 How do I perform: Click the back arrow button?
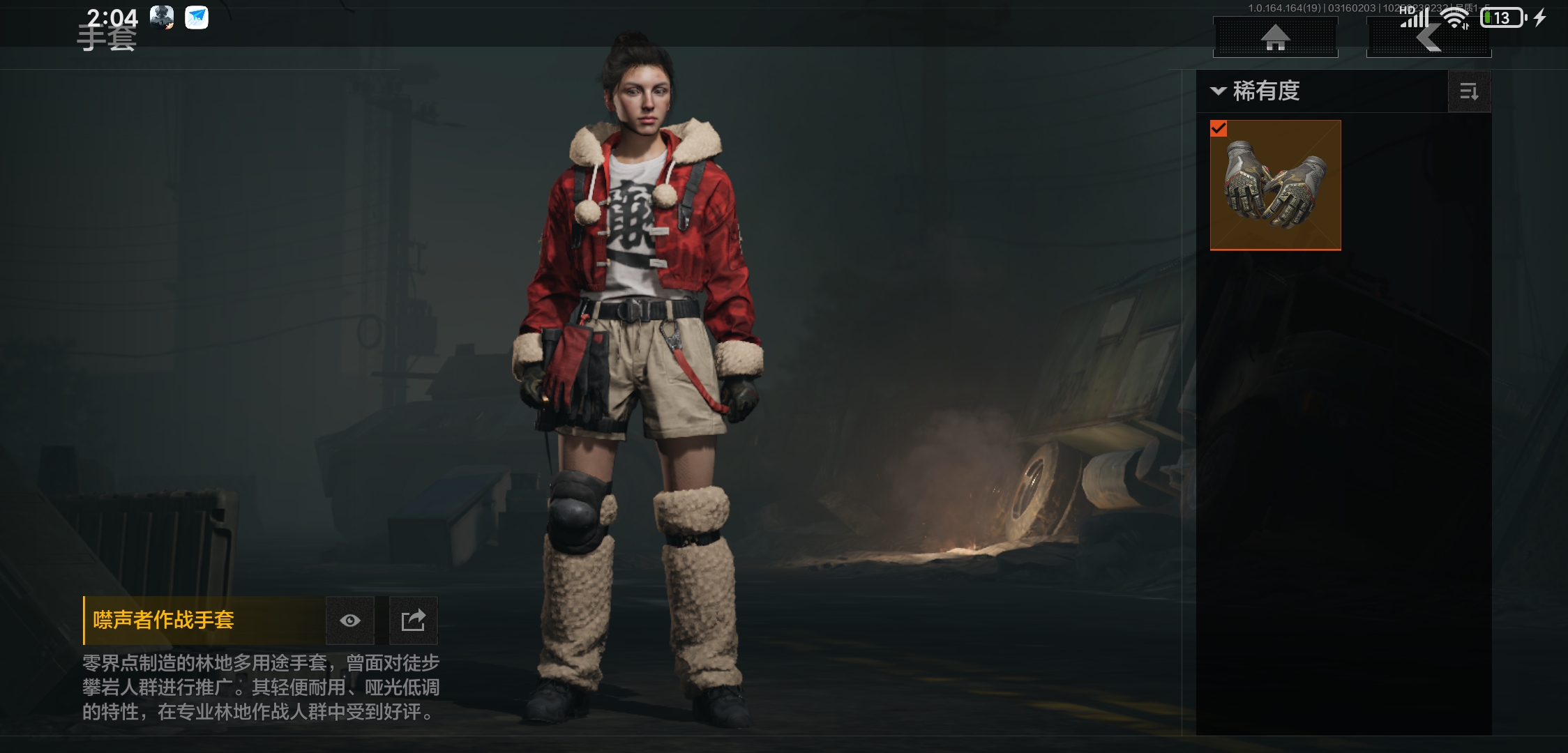click(x=1428, y=38)
